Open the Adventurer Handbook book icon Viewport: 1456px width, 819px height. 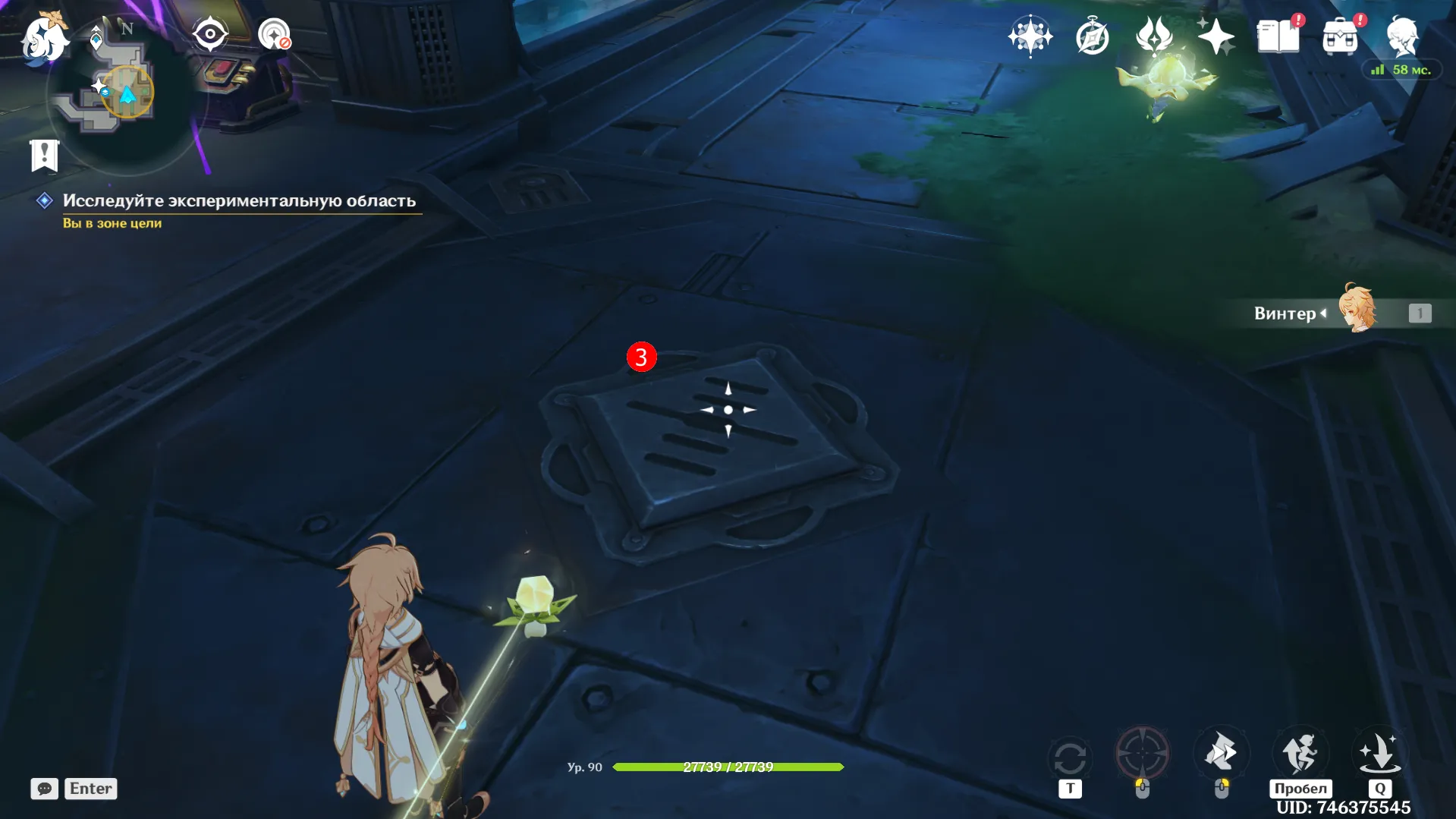pyautogui.click(x=1278, y=36)
